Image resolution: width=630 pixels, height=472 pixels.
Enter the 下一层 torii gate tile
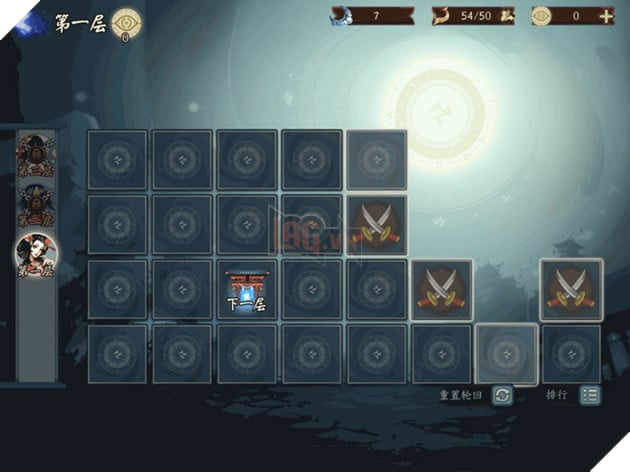click(245, 290)
